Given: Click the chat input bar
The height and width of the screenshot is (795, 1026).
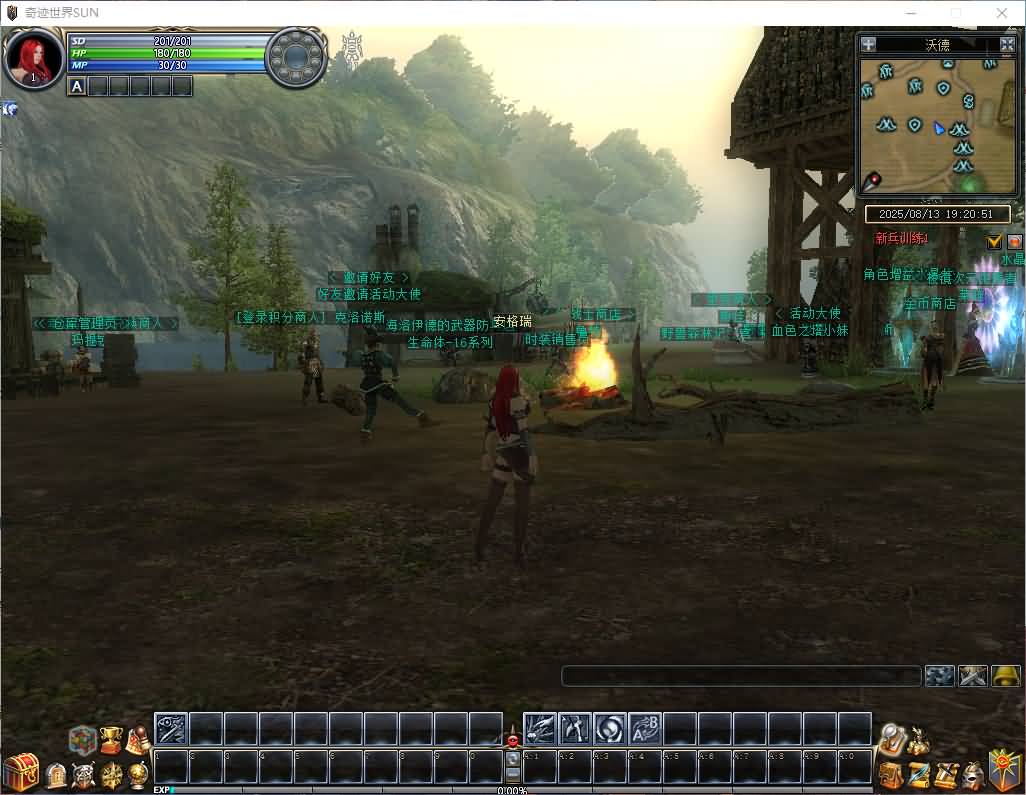Looking at the screenshot, I should (740, 676).
